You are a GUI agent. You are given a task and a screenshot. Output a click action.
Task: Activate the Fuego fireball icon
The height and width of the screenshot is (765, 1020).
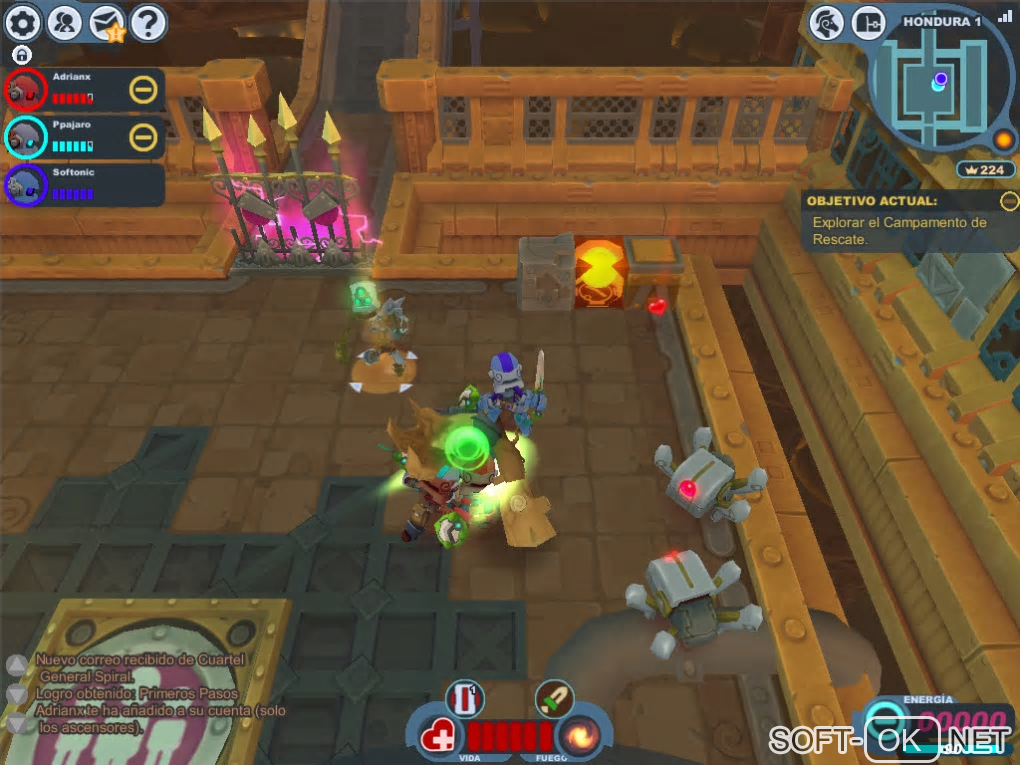tap(579, 738)
